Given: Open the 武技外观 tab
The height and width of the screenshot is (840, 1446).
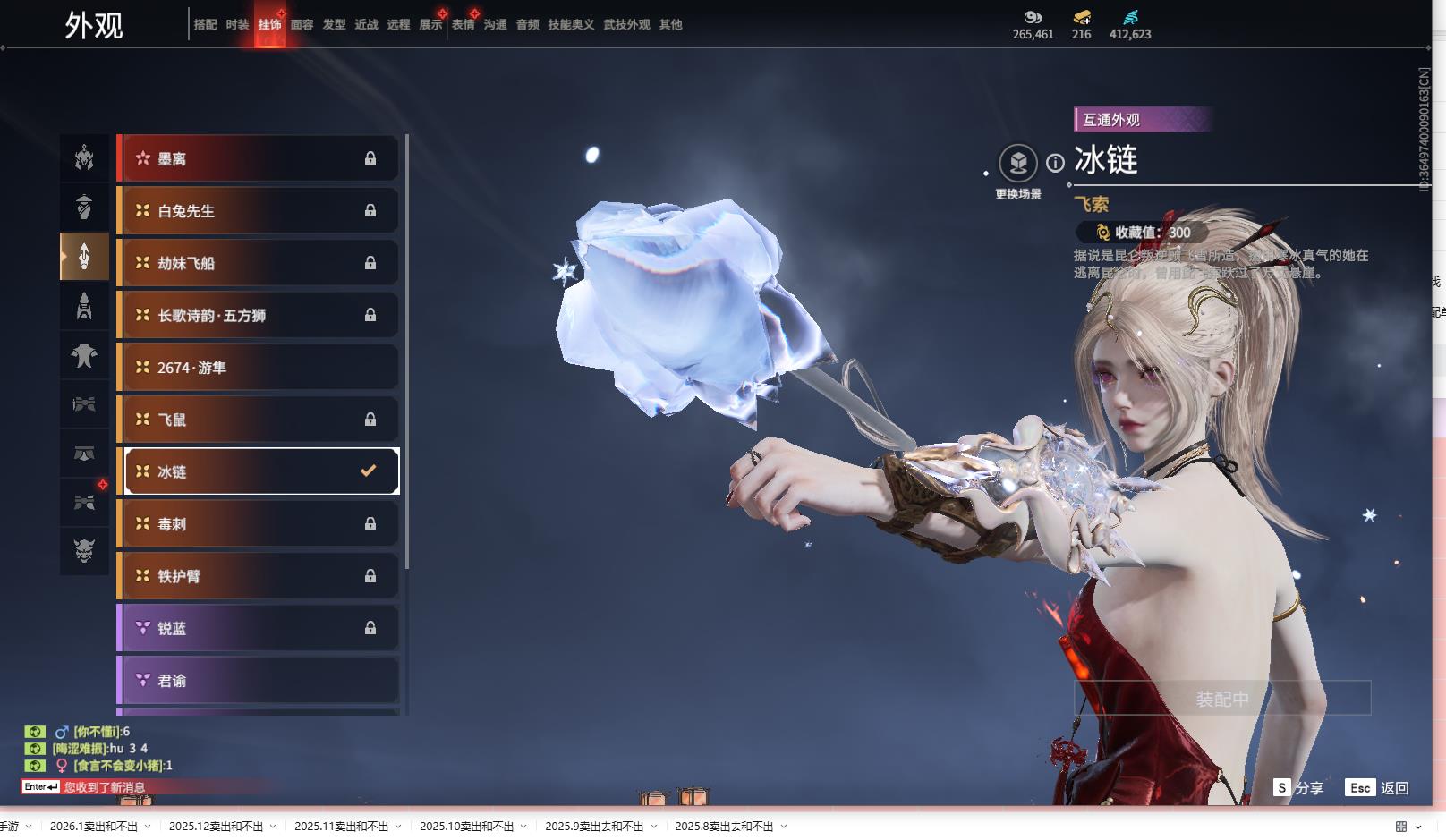Looking at the screenshot, I should click(x=626, y=25).
